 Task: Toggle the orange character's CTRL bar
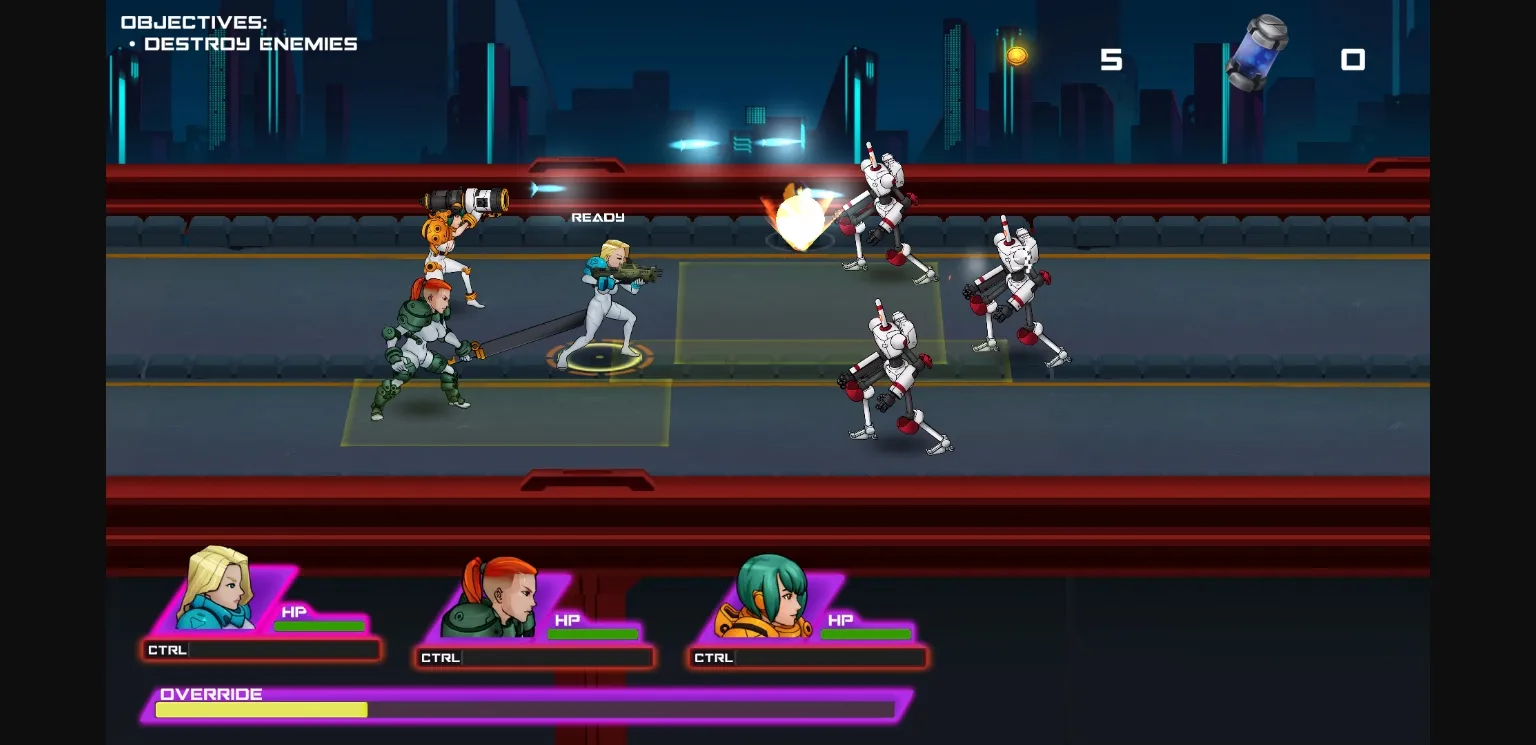(x=808, y=657)
